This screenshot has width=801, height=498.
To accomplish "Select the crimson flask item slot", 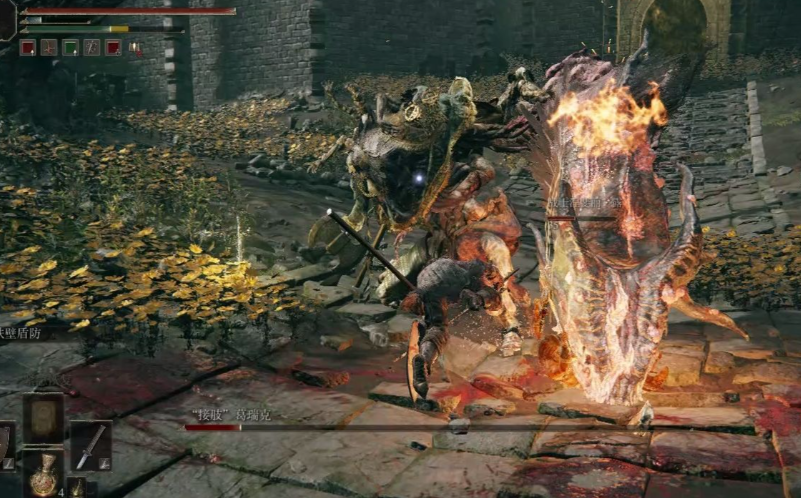I will 43,475.
